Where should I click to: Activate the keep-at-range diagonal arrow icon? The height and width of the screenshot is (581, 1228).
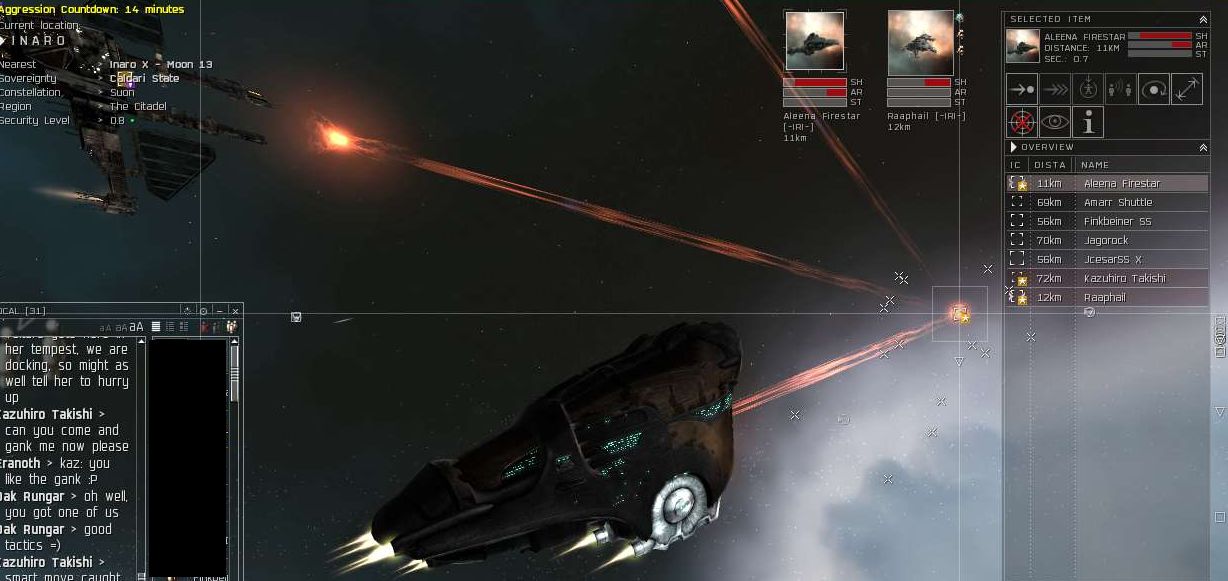(x=1187, y=89)
